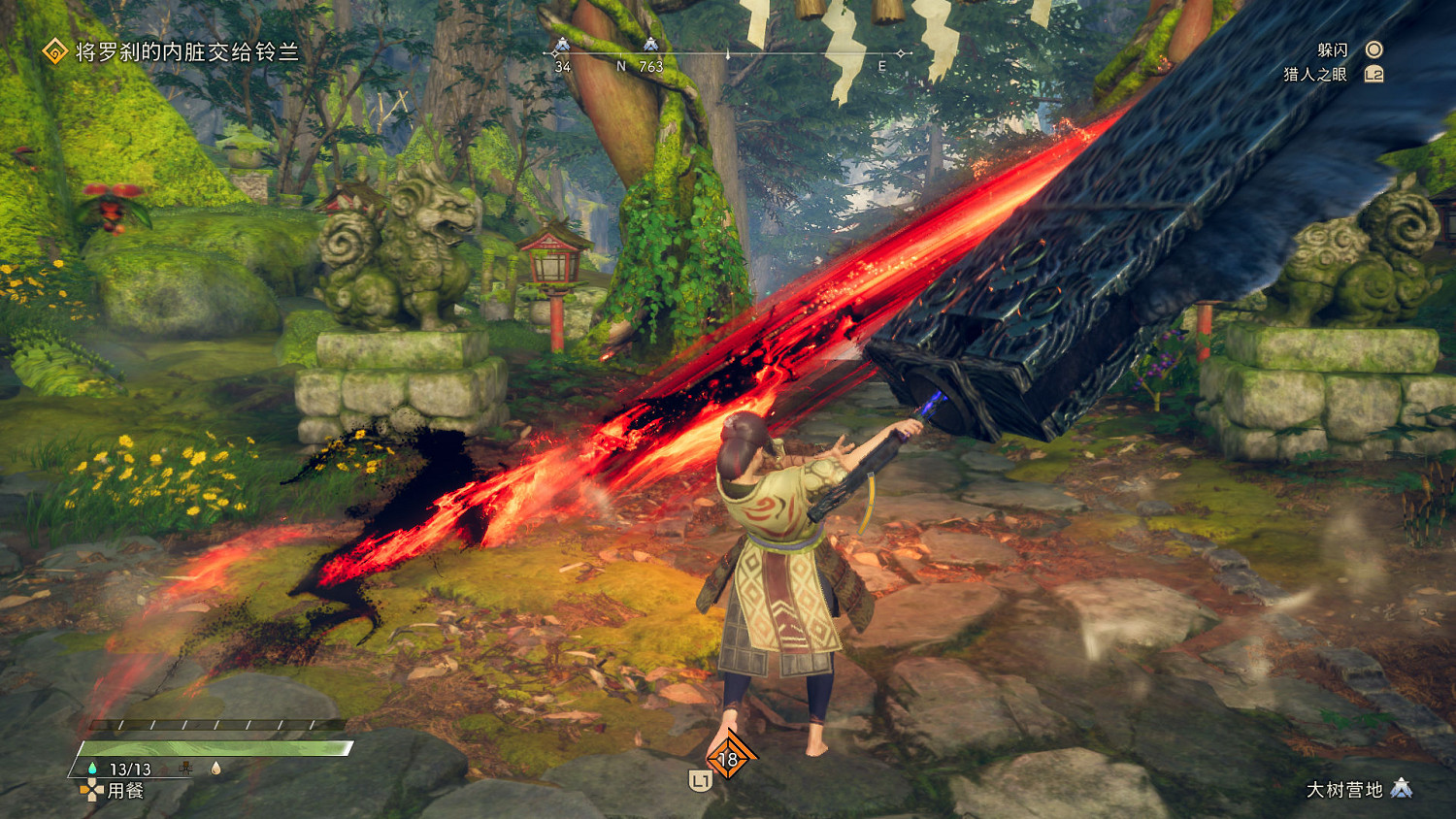Choose the 用餐 meal option
The image size is (1456, 819).
125,791
